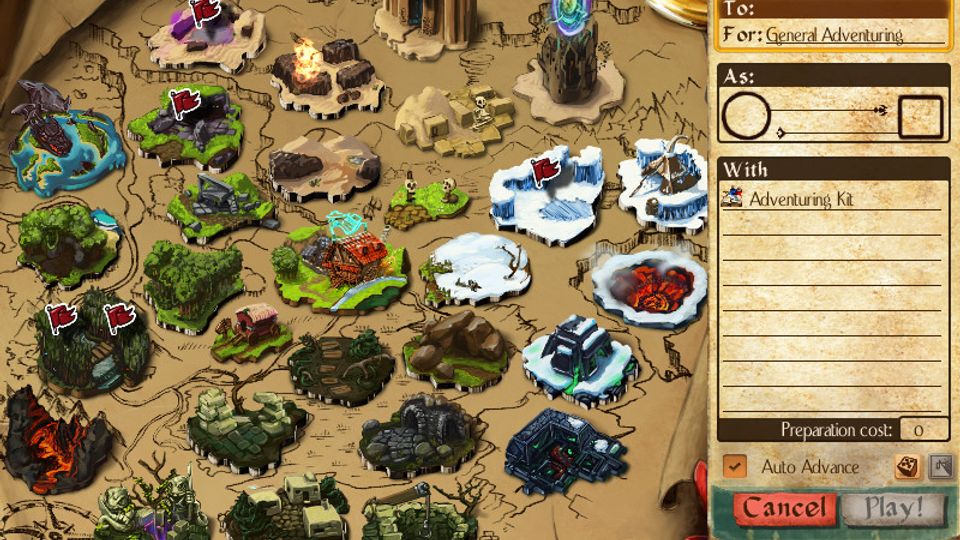Click the grey icon beside the dice
This screenshot has width=960, height=540.
click(x=940, y=466)
